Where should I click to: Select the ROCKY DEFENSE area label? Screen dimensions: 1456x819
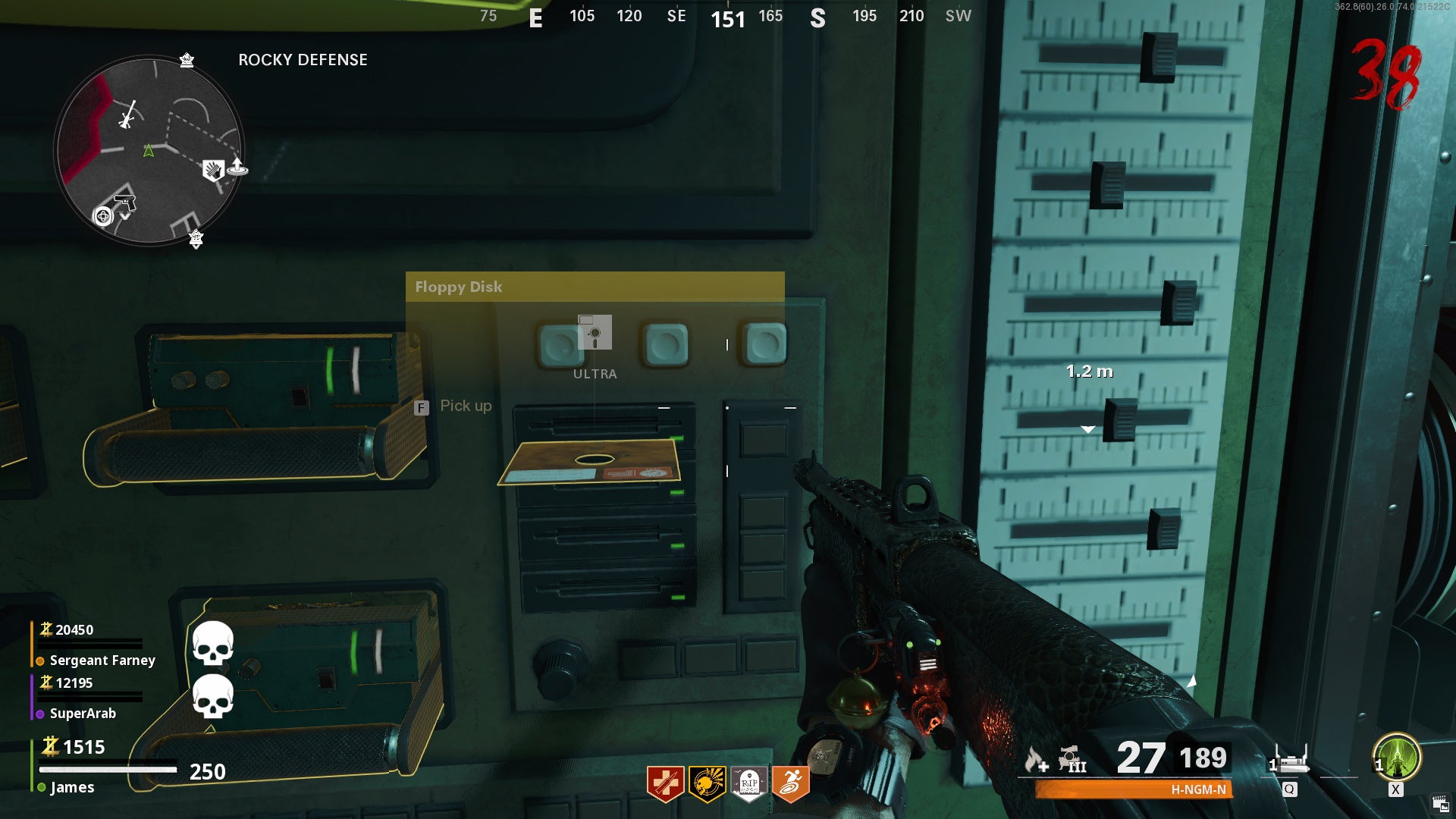coord(303,60)
